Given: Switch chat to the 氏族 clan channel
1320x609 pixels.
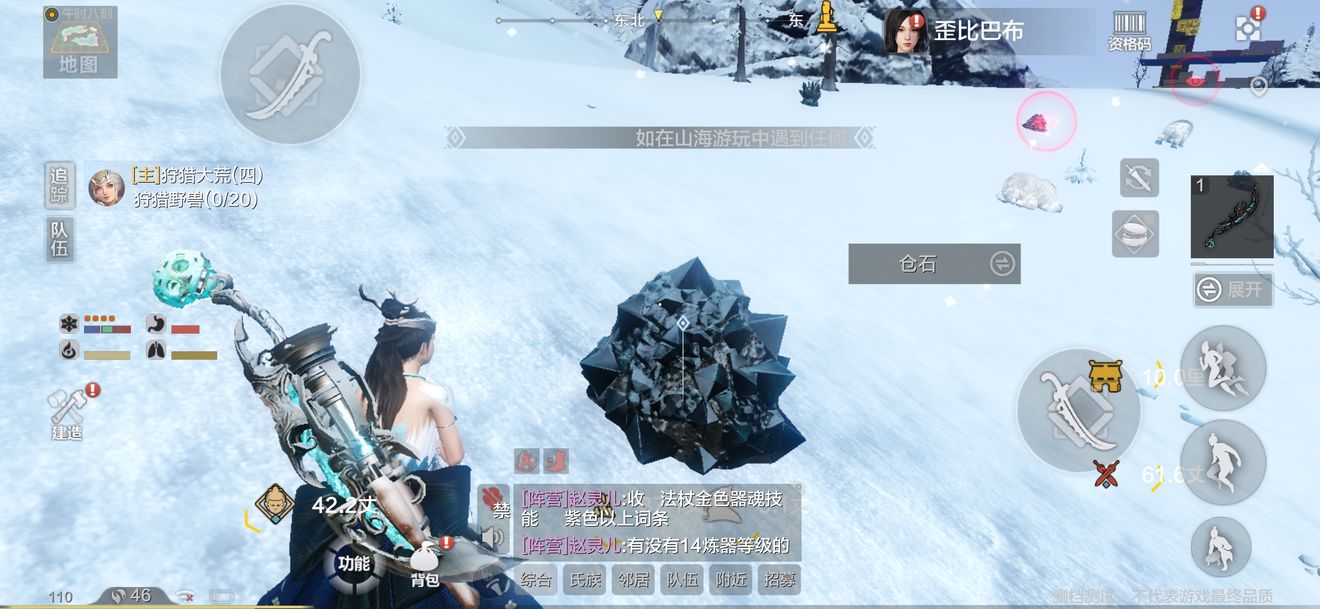Looking at the screenshot, I should [586, 579].
